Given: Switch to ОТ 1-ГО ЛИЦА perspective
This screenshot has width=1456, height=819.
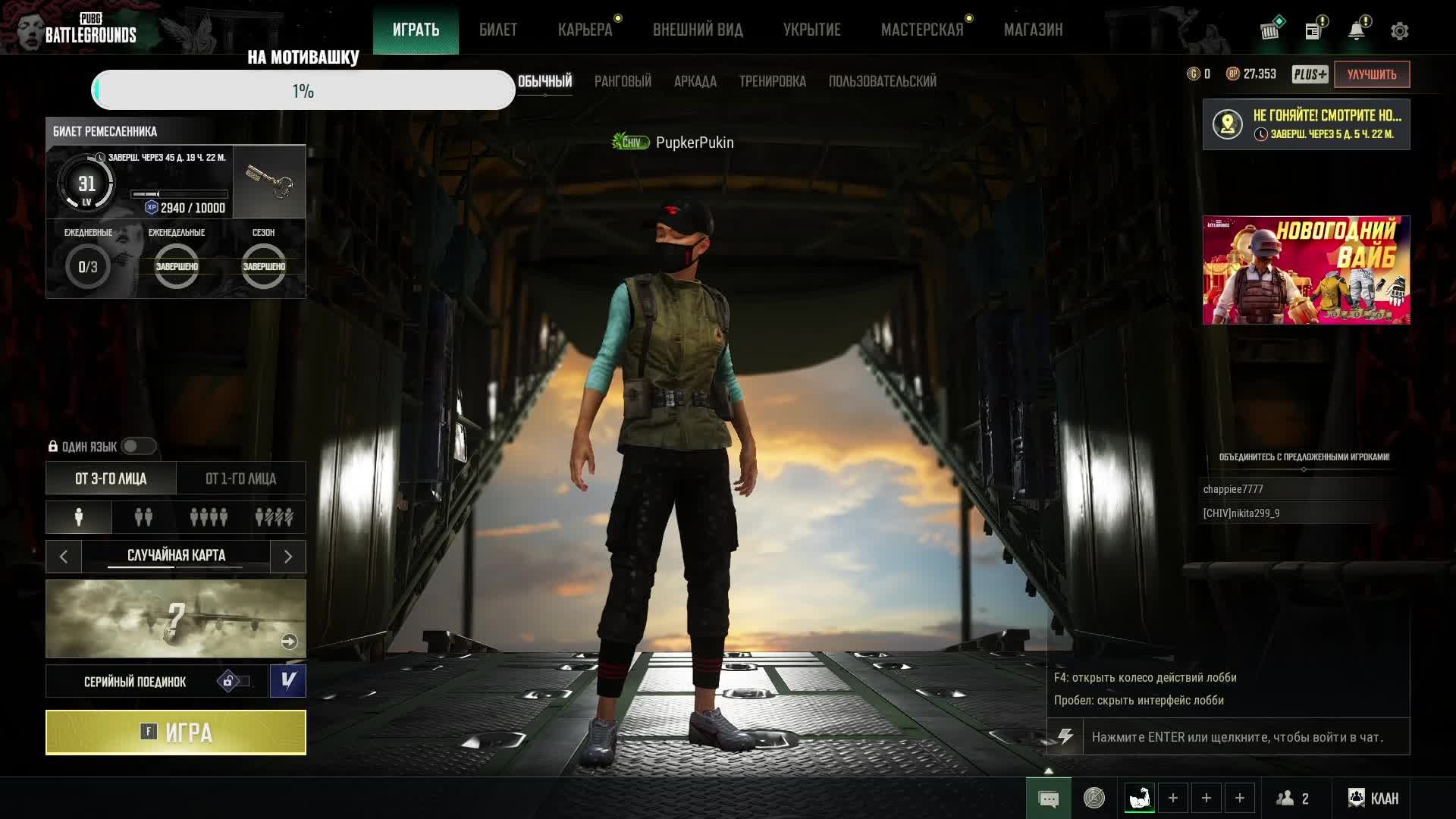Looking at the screenshot, I should click(241, 479).
